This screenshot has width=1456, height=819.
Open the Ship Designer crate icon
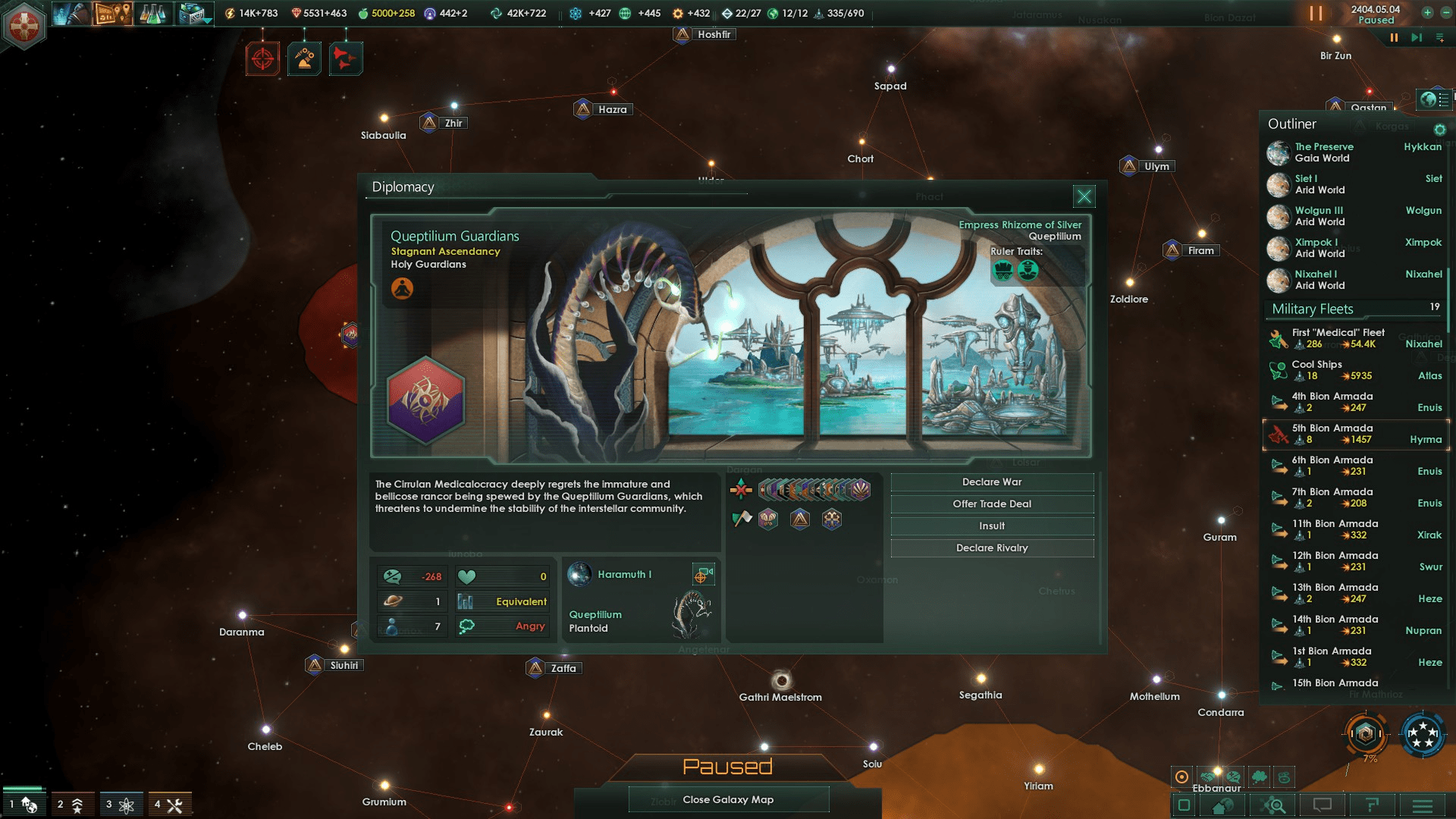190,14
